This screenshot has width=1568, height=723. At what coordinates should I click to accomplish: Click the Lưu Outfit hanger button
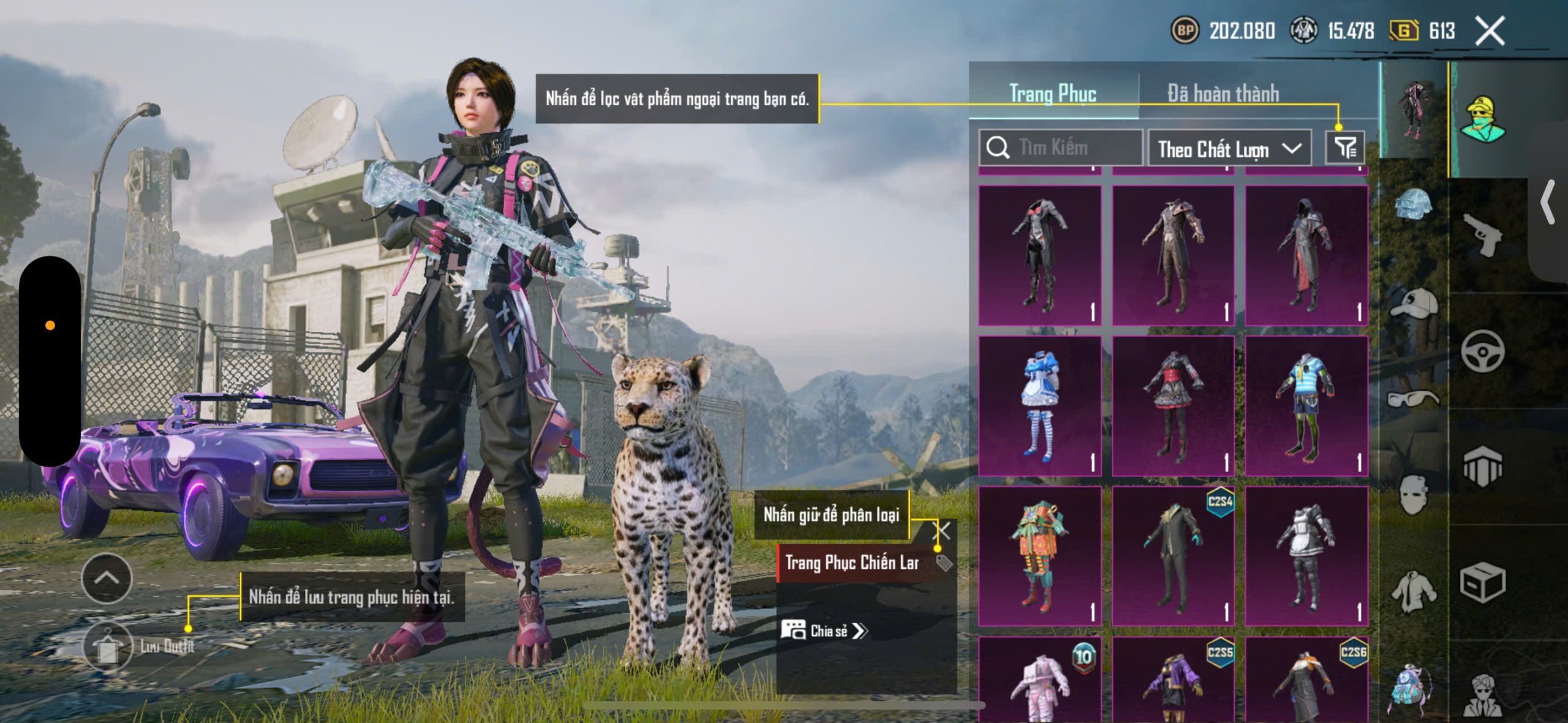click(108, 646)
